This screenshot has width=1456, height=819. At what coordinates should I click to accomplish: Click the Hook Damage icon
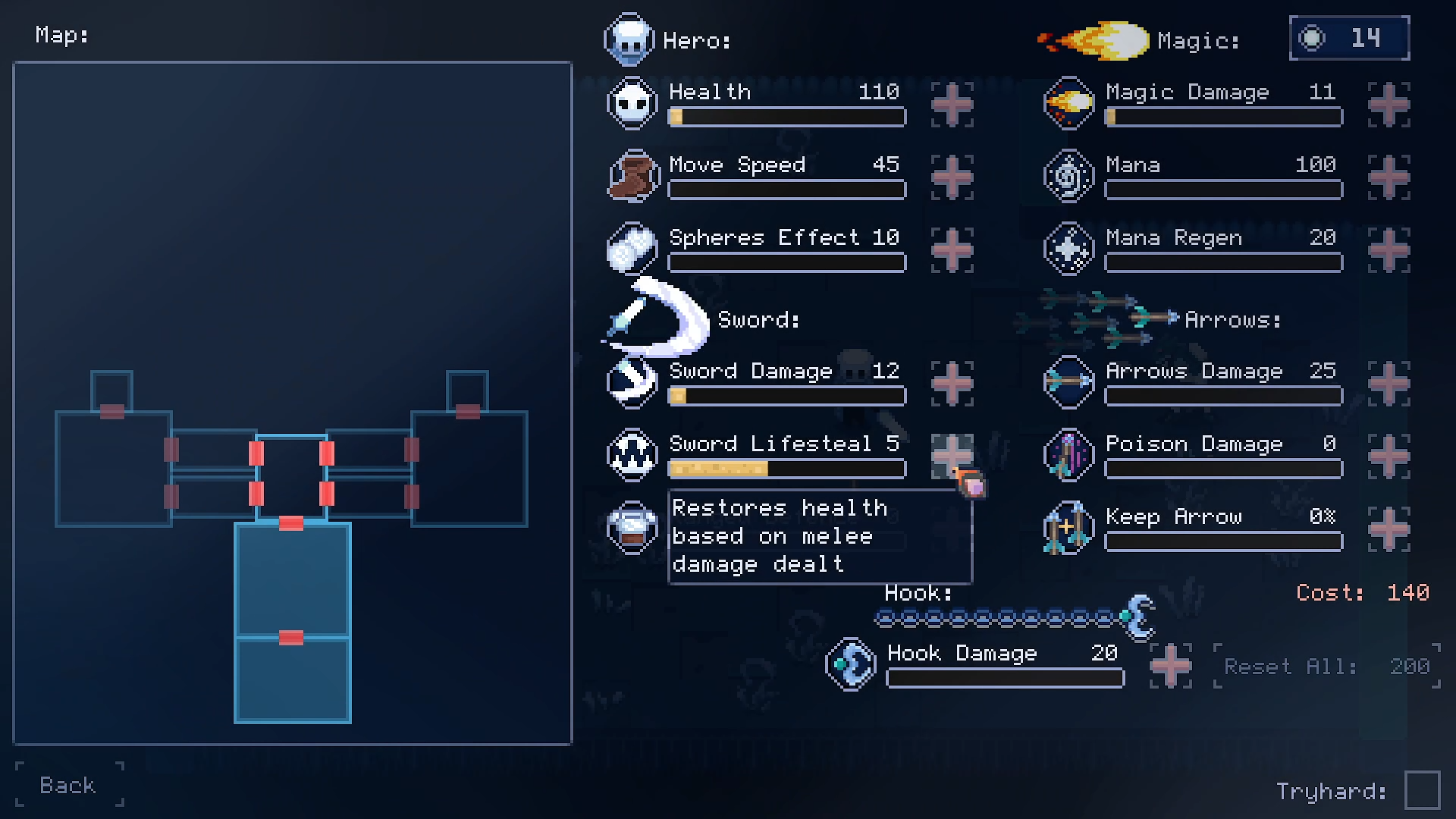point(850,664)
